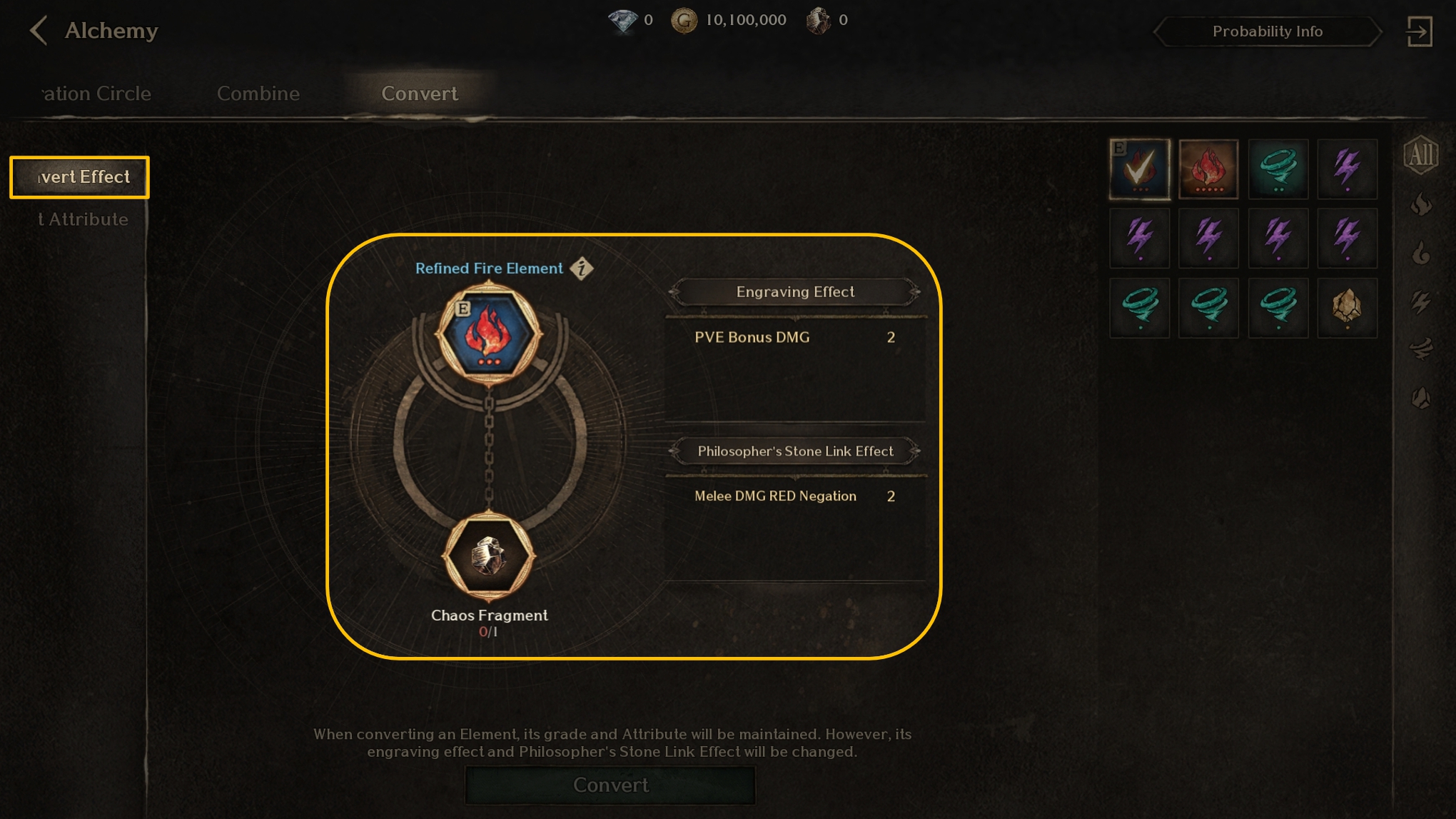Image resolution: width=1456 pixels, height=819 pixels.
Task: Filter the list by wind elements
Action: (1420, 349)
